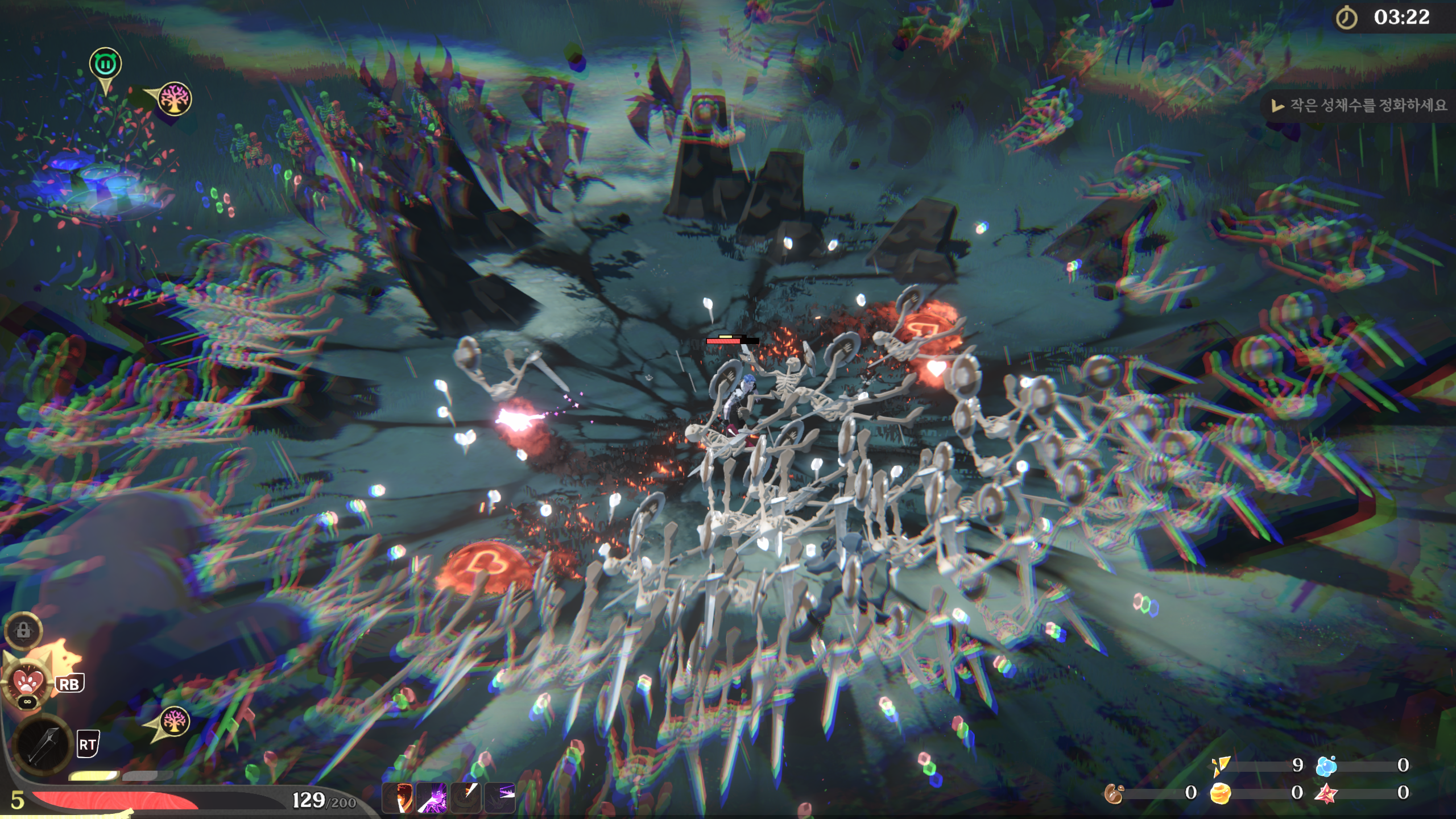Viewport: 1456px width, 819px height.
Task: Select the tree marker near the weapon slot
Action: coord(174,722)
